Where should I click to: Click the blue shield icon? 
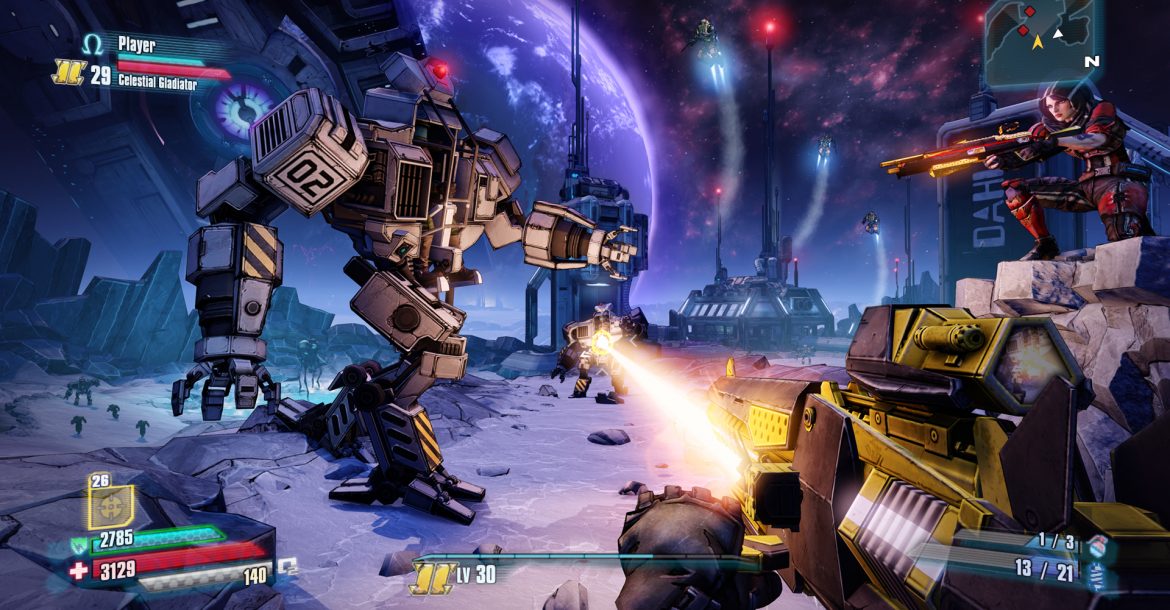click(78, 546)
